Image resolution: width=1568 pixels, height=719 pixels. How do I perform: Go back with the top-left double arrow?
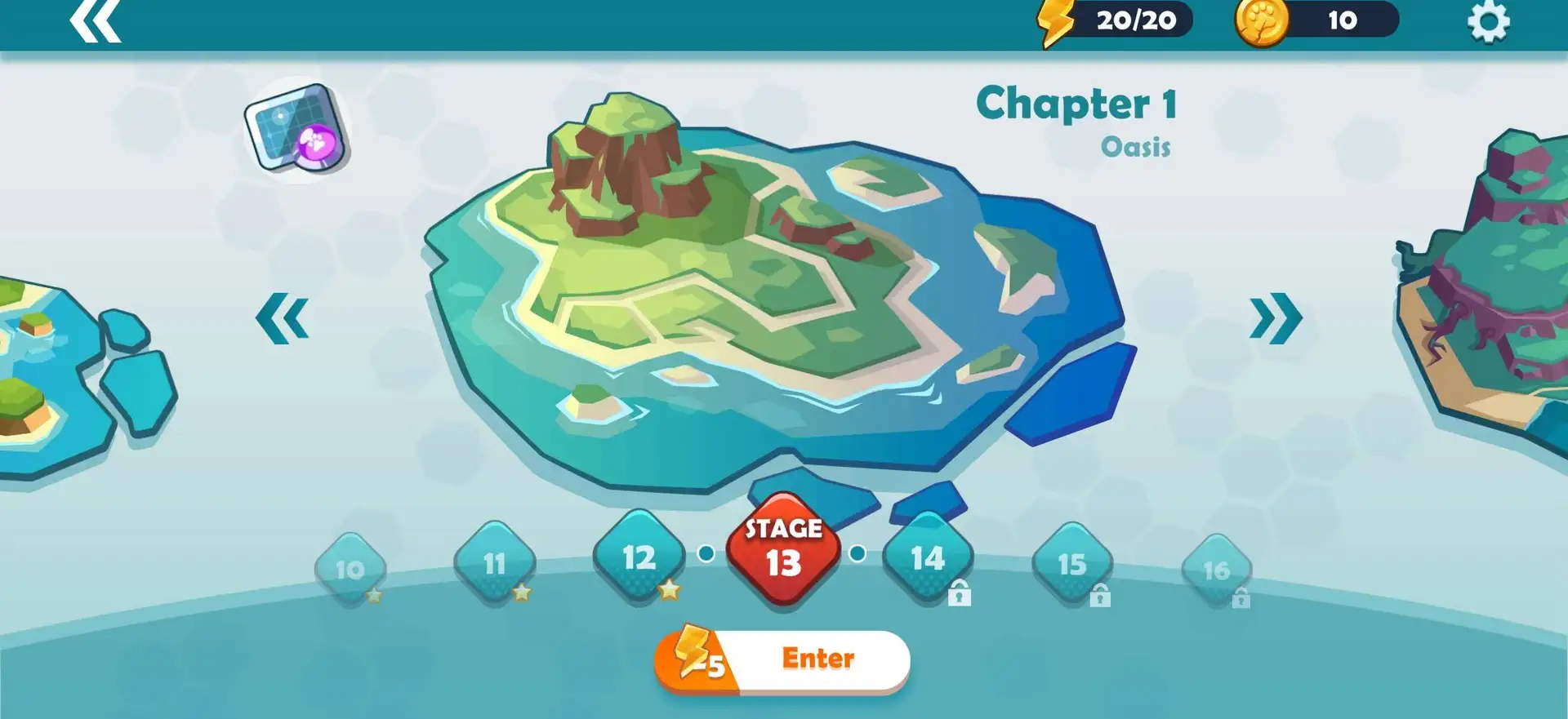[x=96, y=21]
